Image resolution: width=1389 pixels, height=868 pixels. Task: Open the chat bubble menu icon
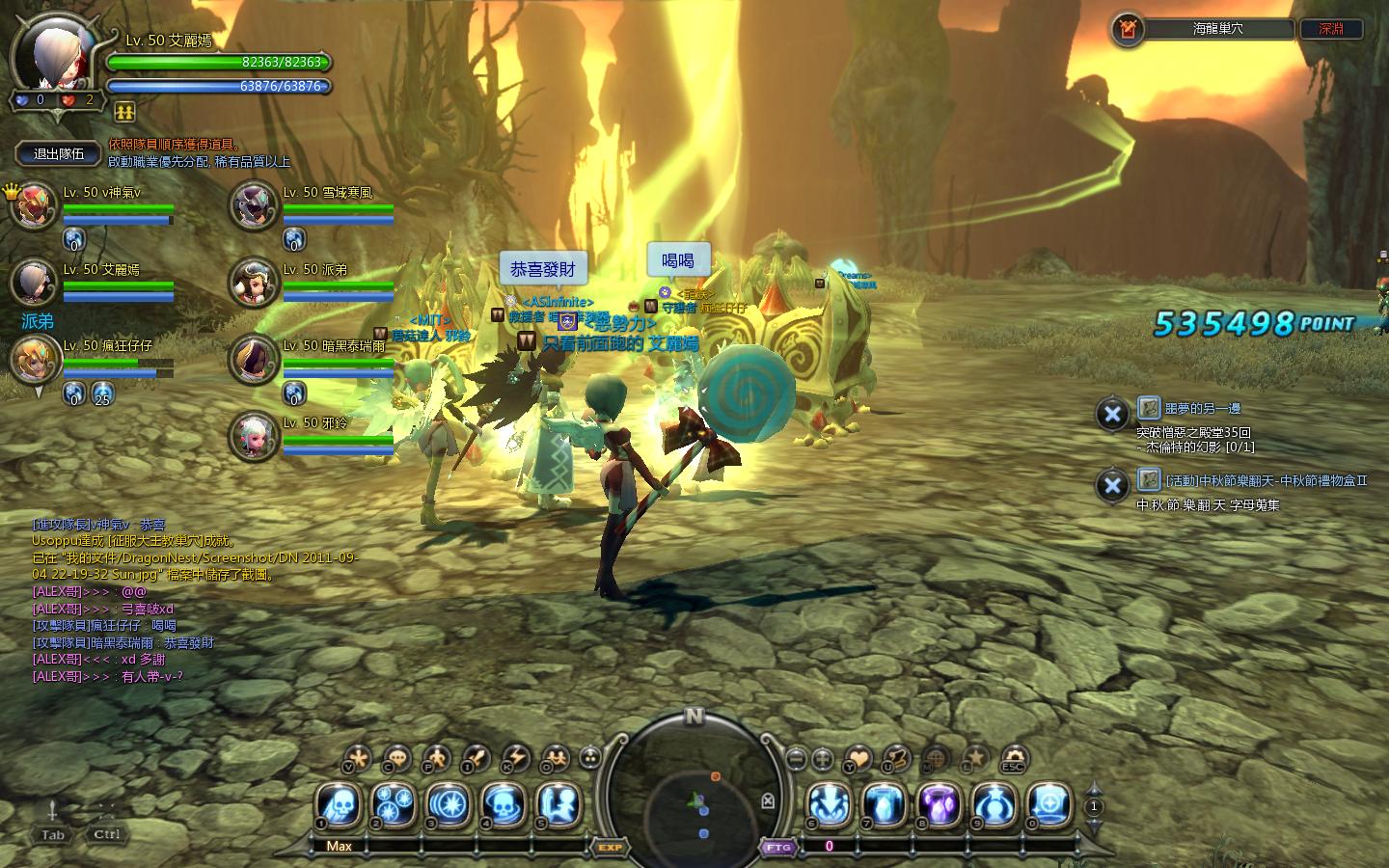point(396,758)
